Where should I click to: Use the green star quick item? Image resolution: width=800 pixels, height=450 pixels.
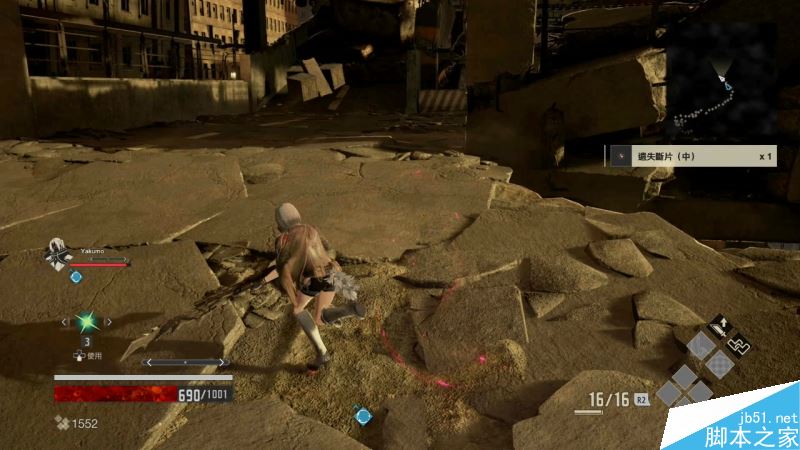coord(86,322)
